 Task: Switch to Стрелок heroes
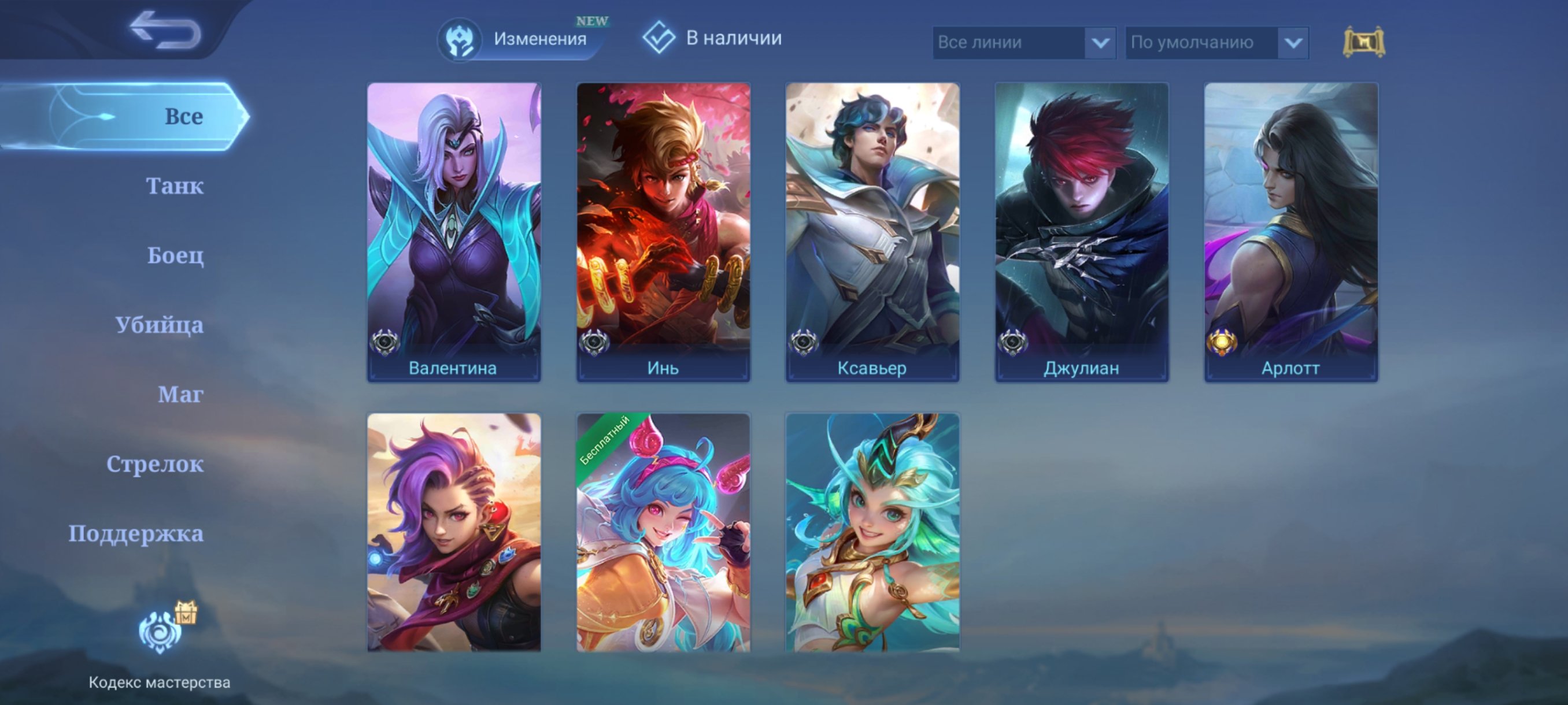154,464
